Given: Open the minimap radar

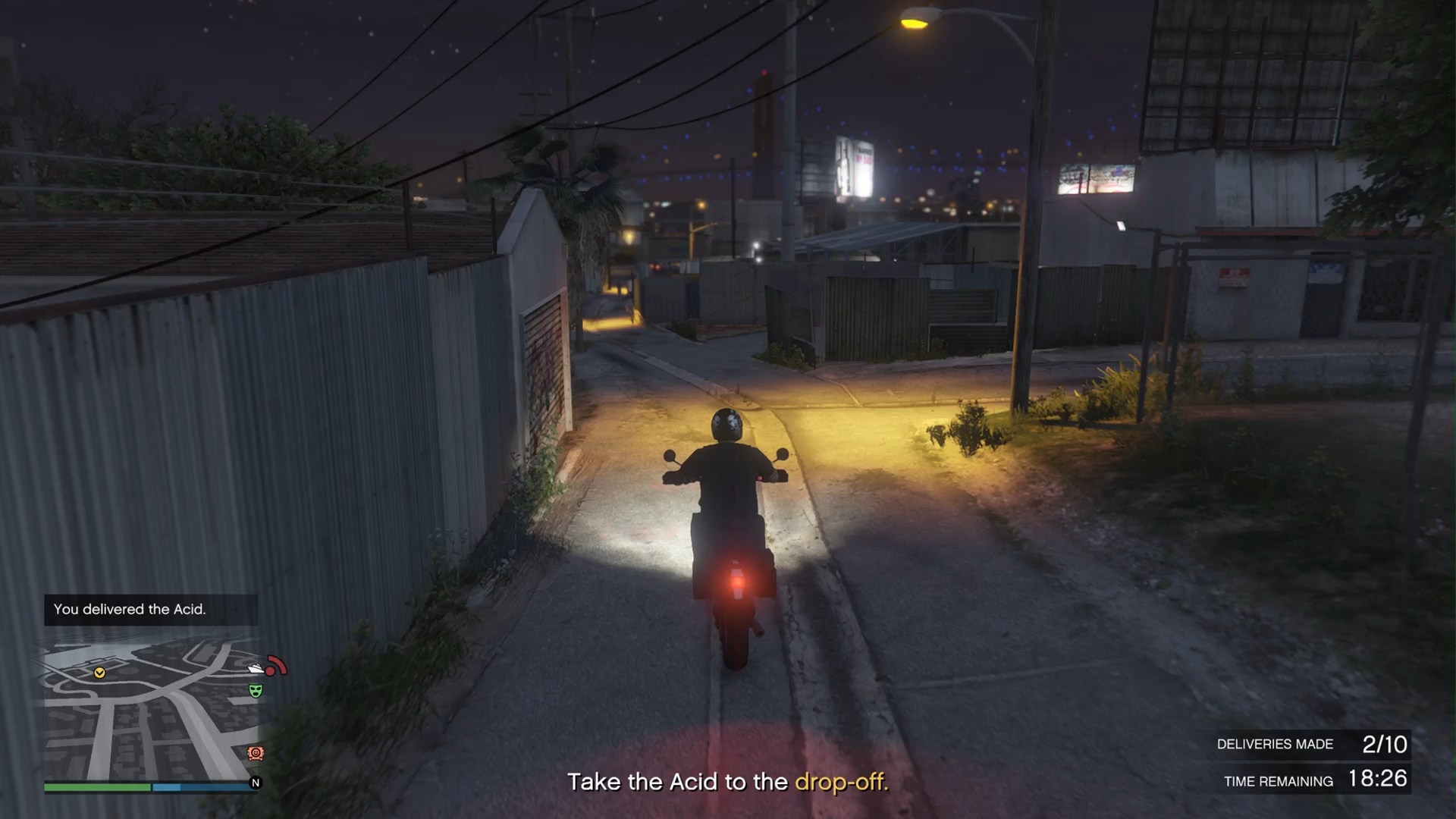Looking at the screenshot, I should point(150,709).
